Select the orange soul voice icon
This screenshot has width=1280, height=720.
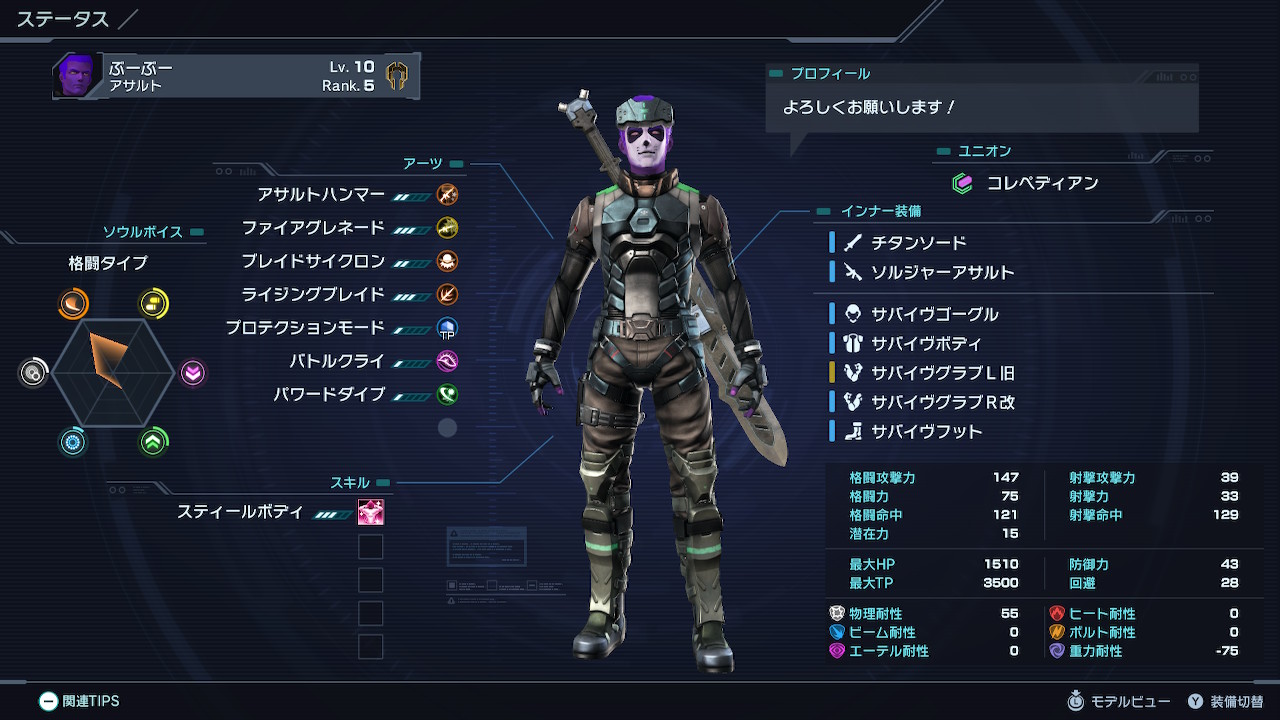[x=73, y=304]
